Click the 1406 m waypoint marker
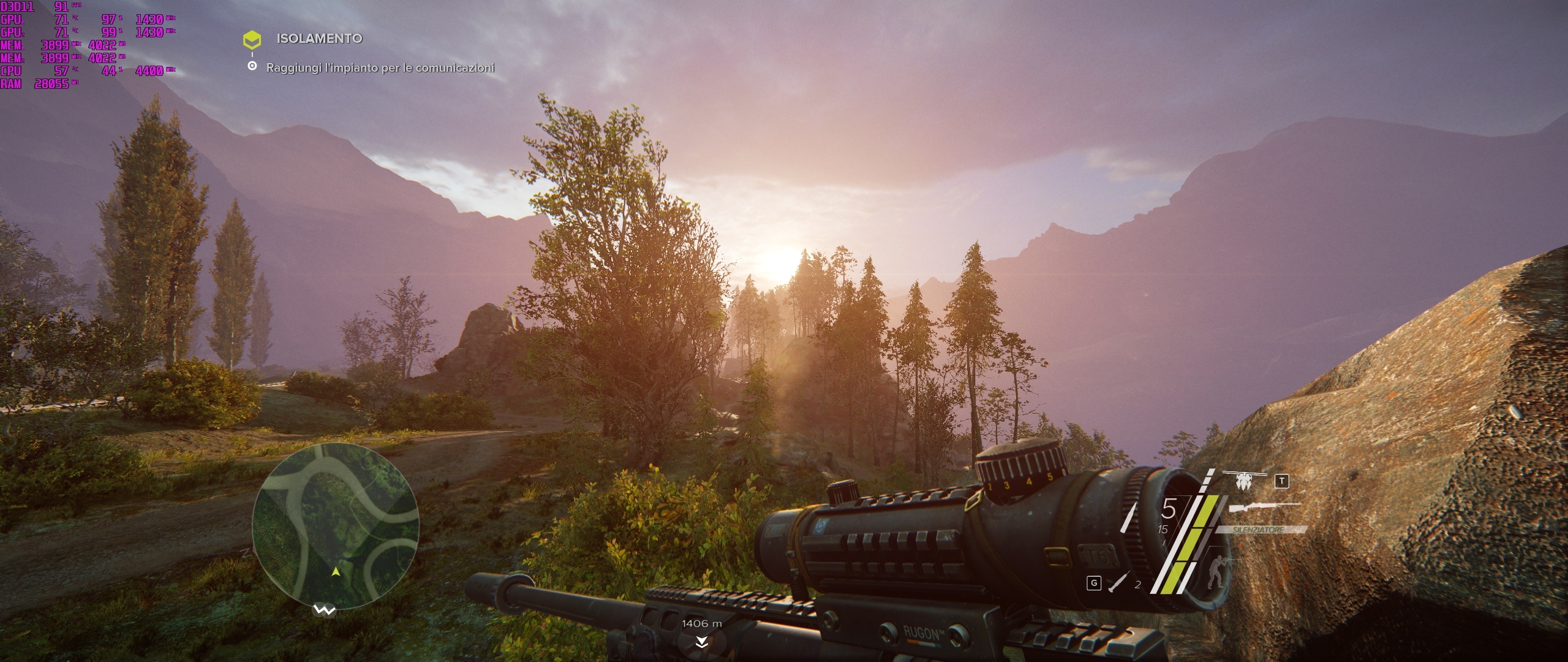 (702, 631)
